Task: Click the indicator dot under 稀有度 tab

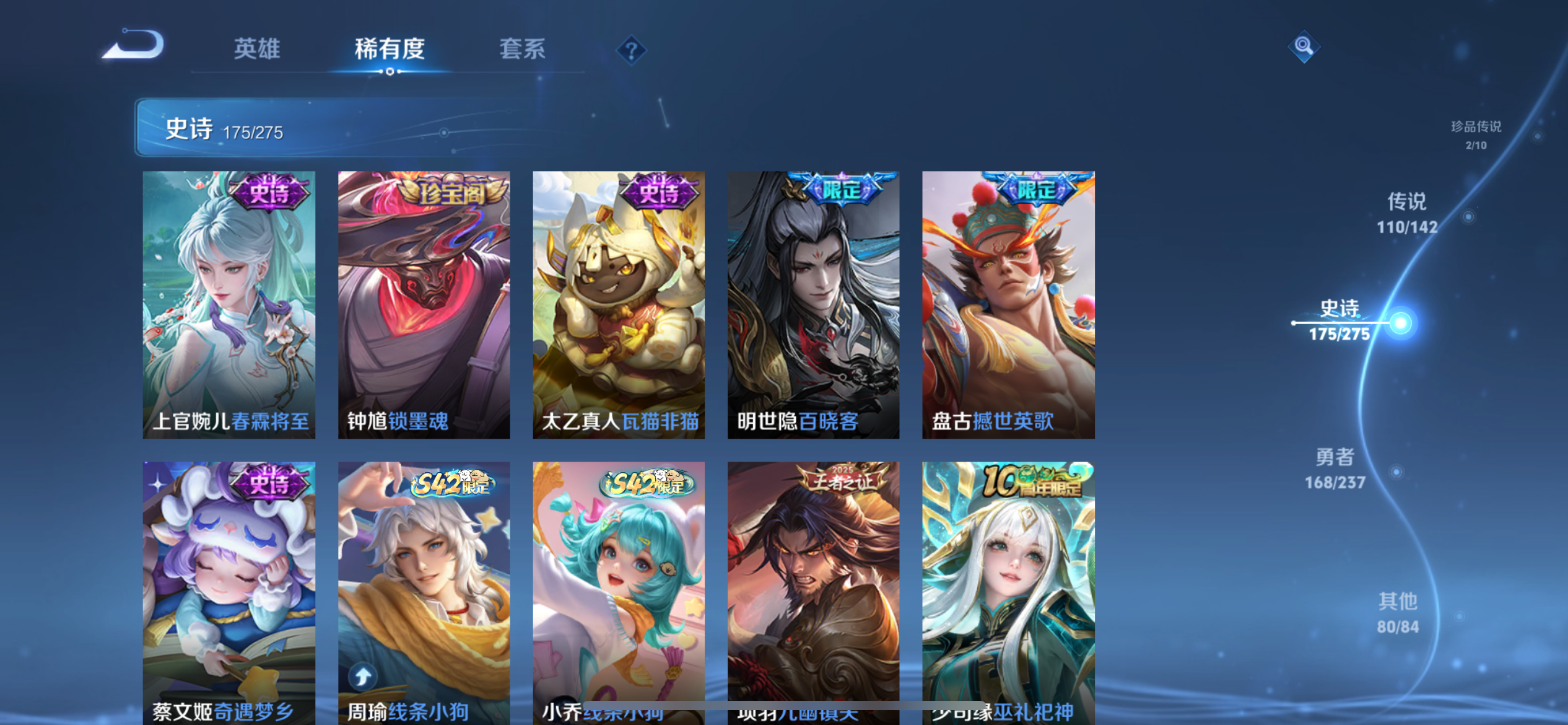Action: coord(389,71)
